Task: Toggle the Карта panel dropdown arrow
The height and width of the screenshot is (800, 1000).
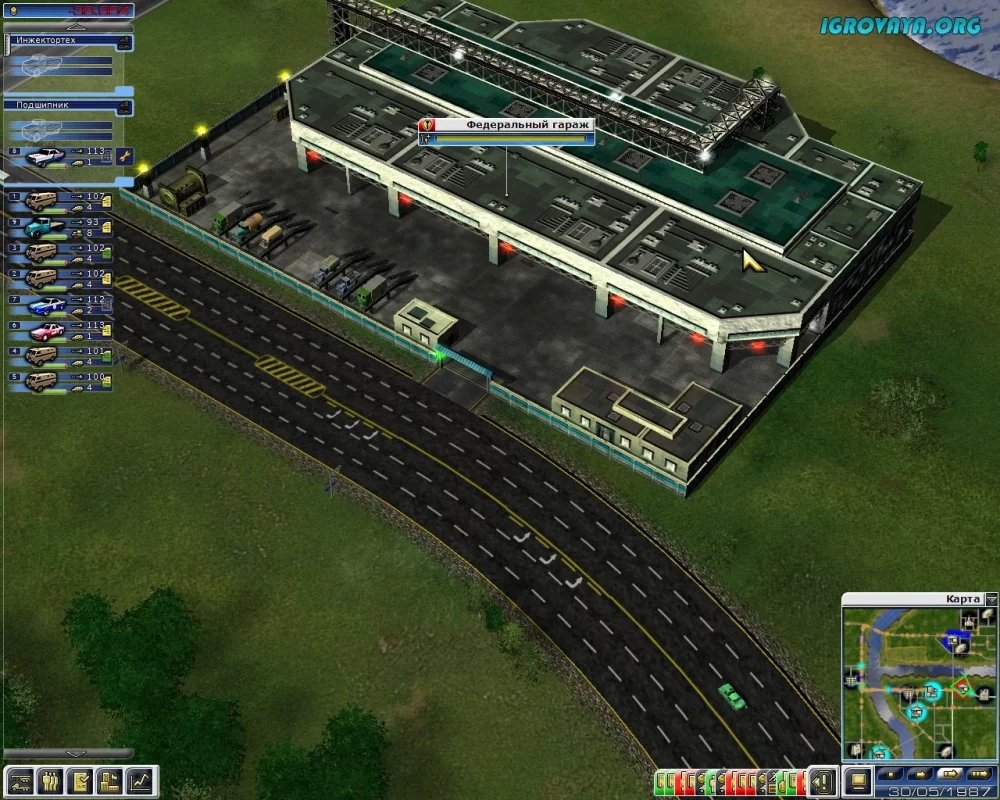Action: click(x=990, y=599)
